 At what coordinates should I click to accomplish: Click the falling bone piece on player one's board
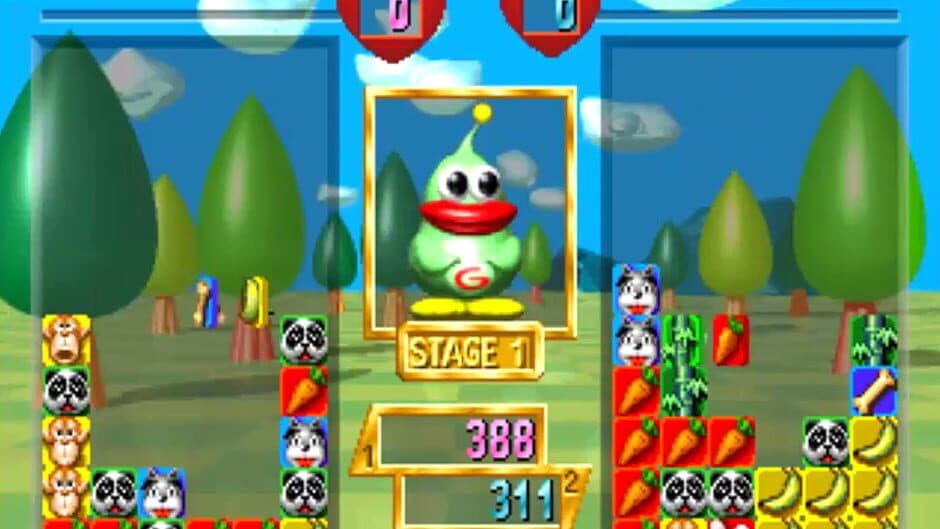tap(206, 303)
